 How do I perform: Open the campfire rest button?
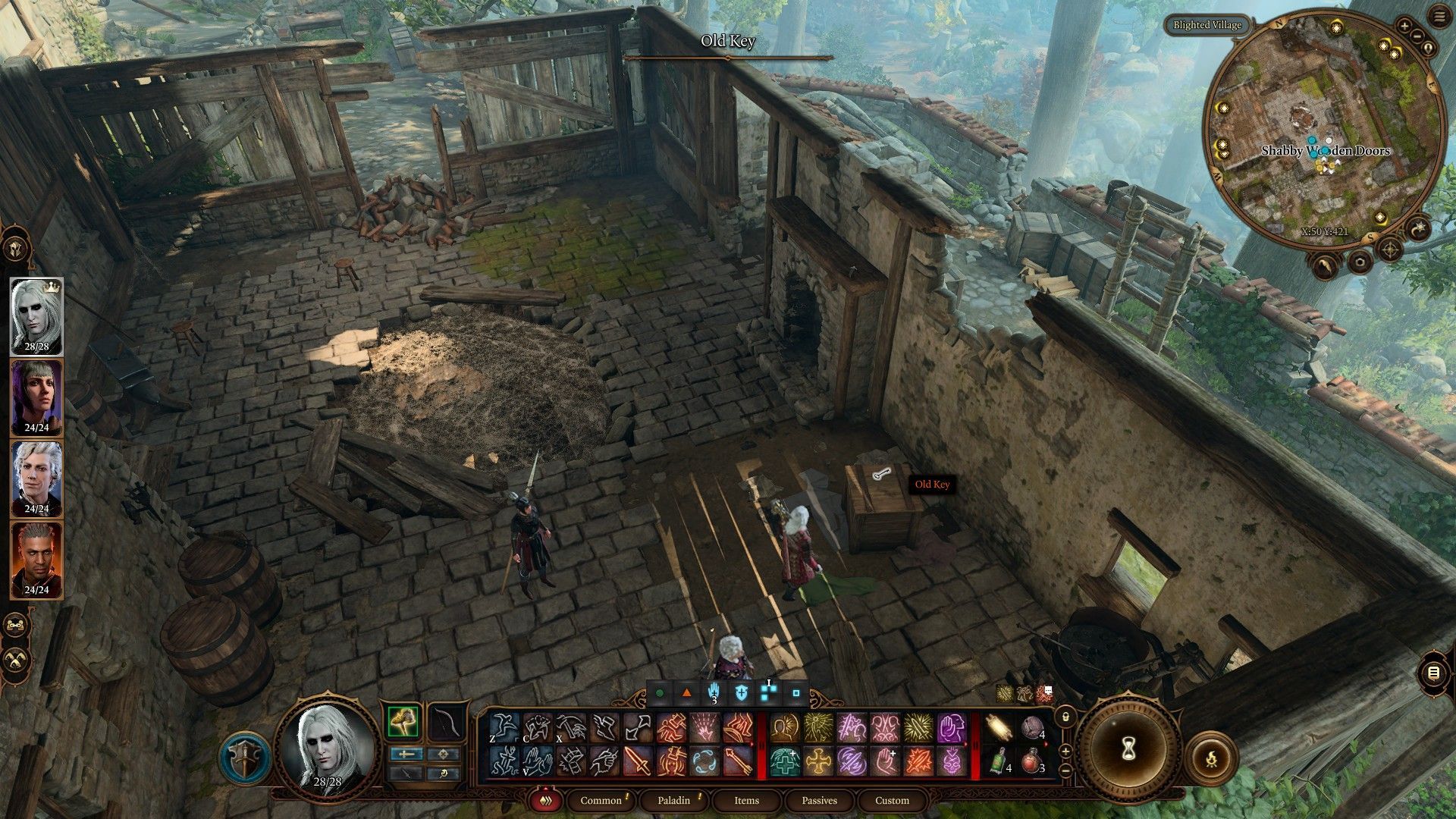(x=1210, y=758)
